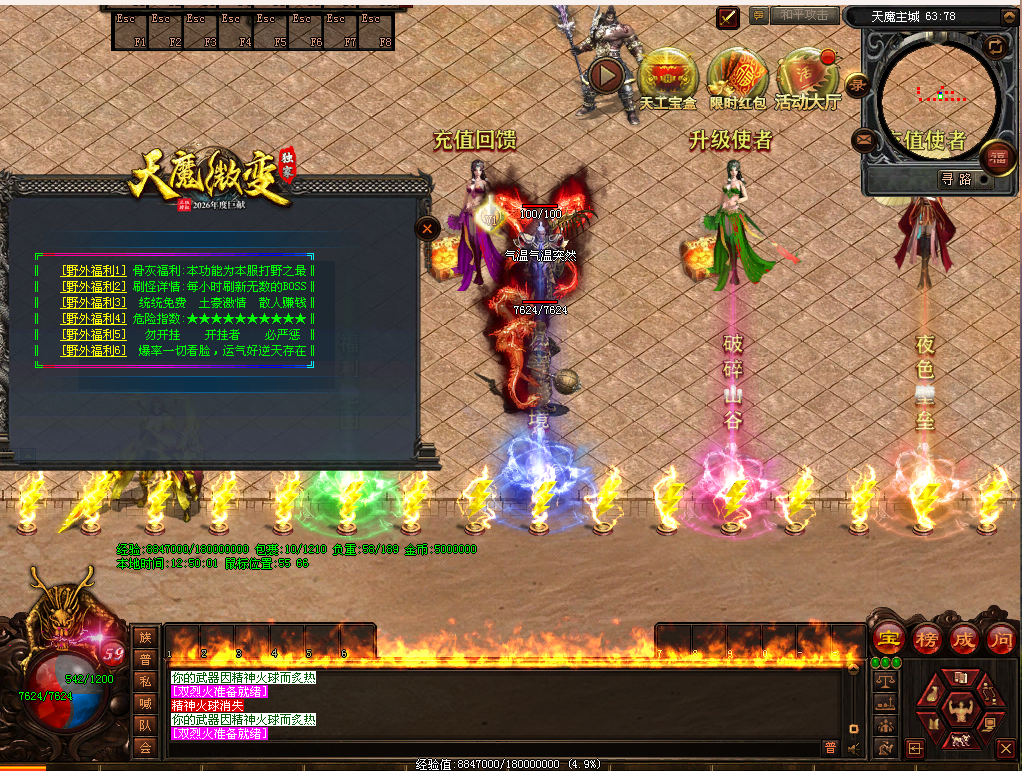Screen dimensions: 1022x771
Task: Switch to the 私 private chat channel
Action: pos(146,681)
